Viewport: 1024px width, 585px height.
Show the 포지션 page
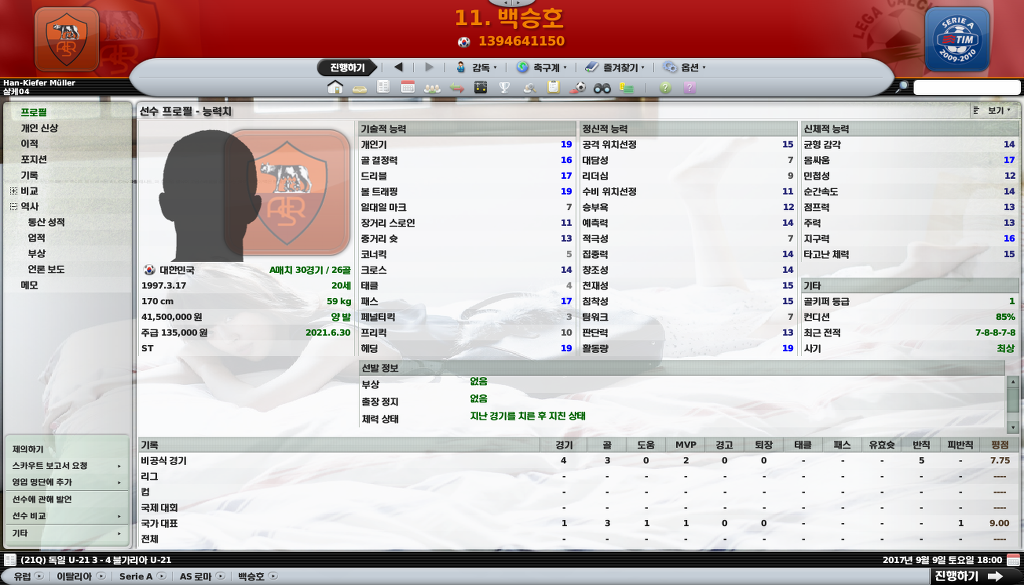pos(34,160)
